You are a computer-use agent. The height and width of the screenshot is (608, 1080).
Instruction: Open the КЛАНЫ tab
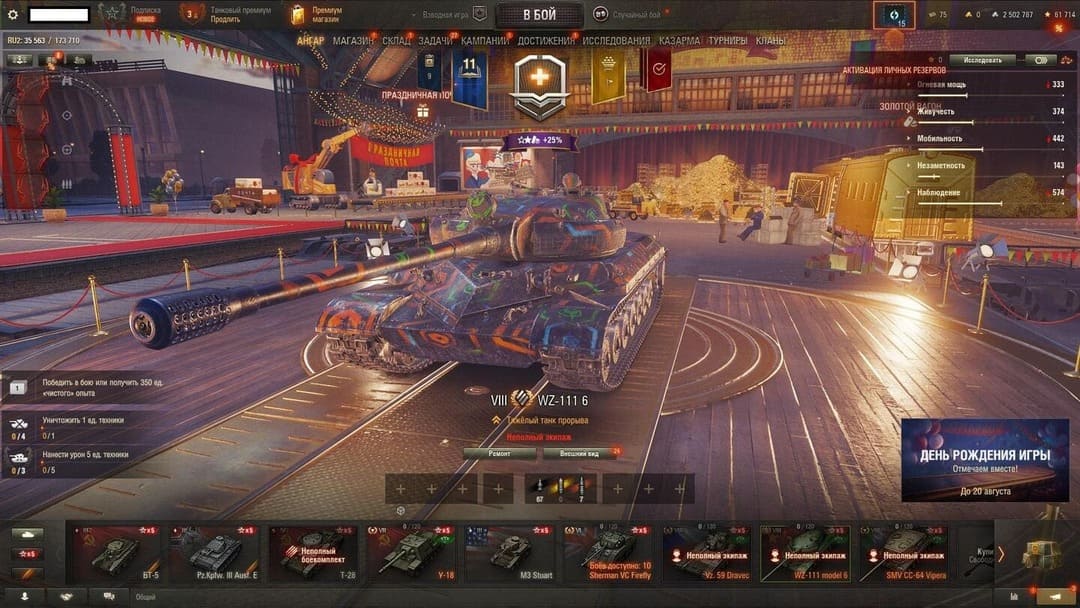coord(770,41)
